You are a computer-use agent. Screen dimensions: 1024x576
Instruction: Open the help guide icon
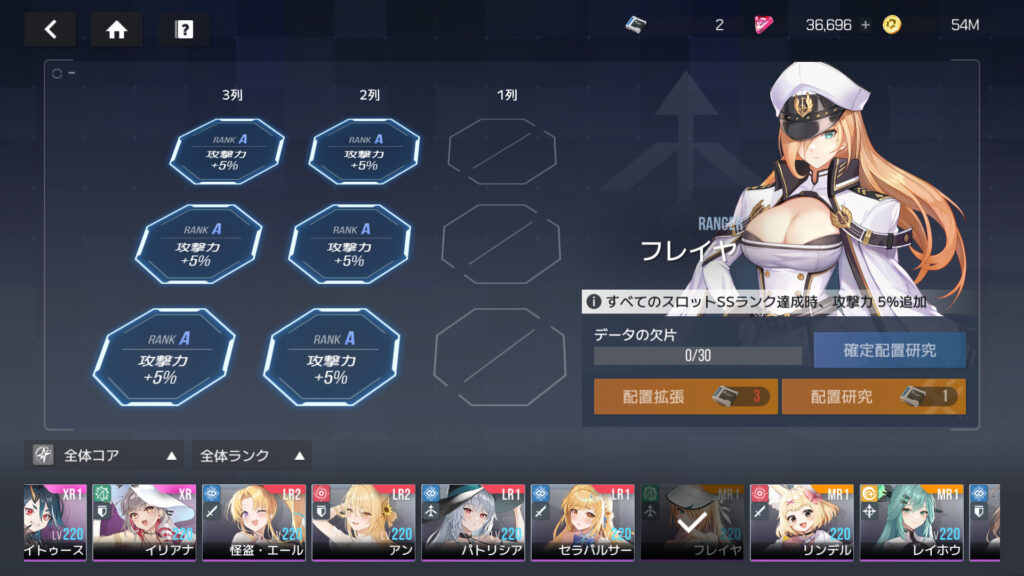coord(183,29)
